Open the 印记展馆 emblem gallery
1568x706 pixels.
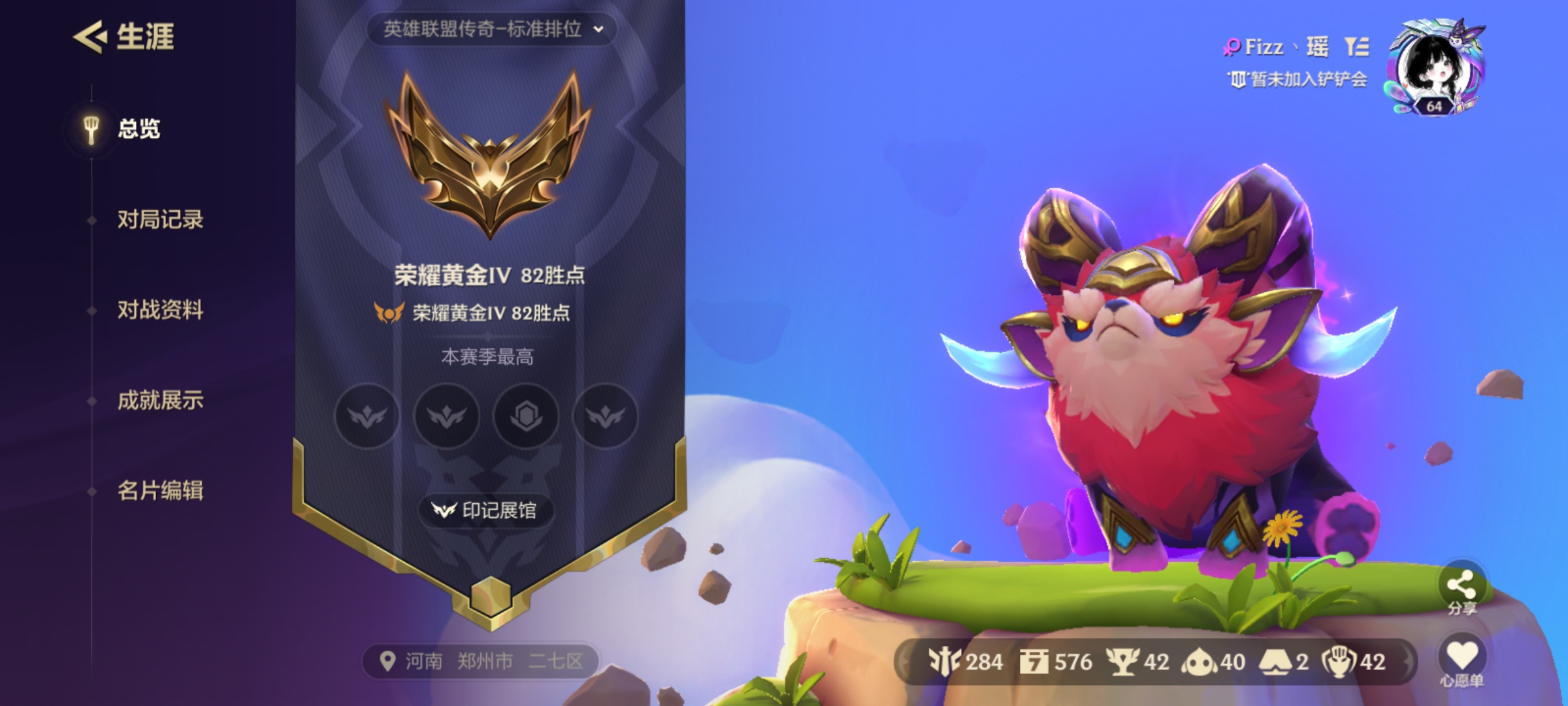pos(485,511)
